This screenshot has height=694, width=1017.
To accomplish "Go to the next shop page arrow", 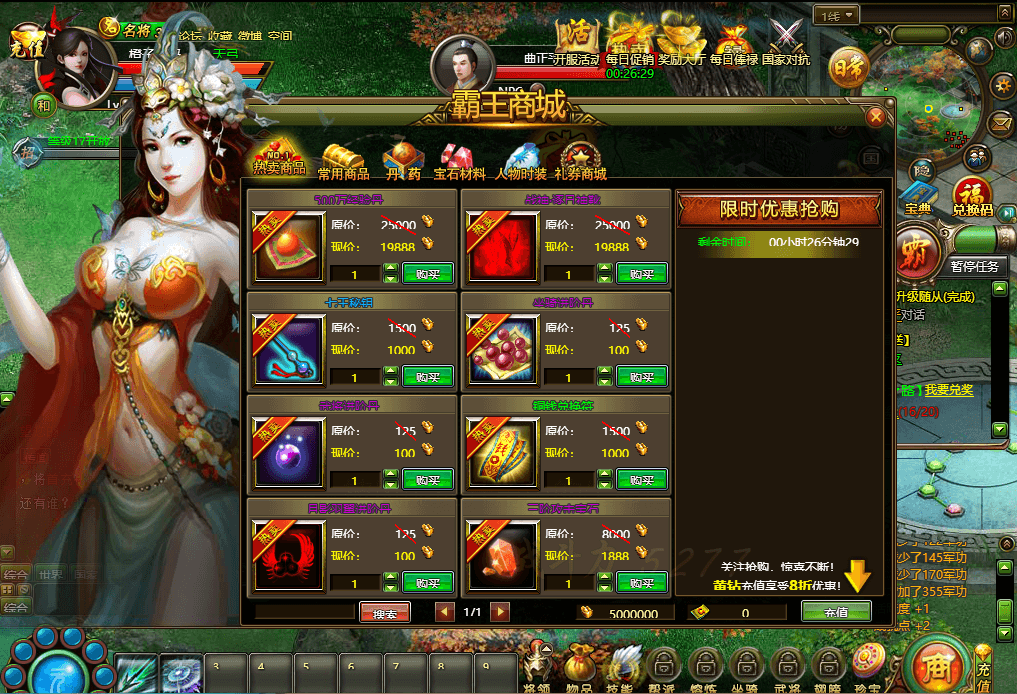I will pyautogui.click(x=496, y=611).
